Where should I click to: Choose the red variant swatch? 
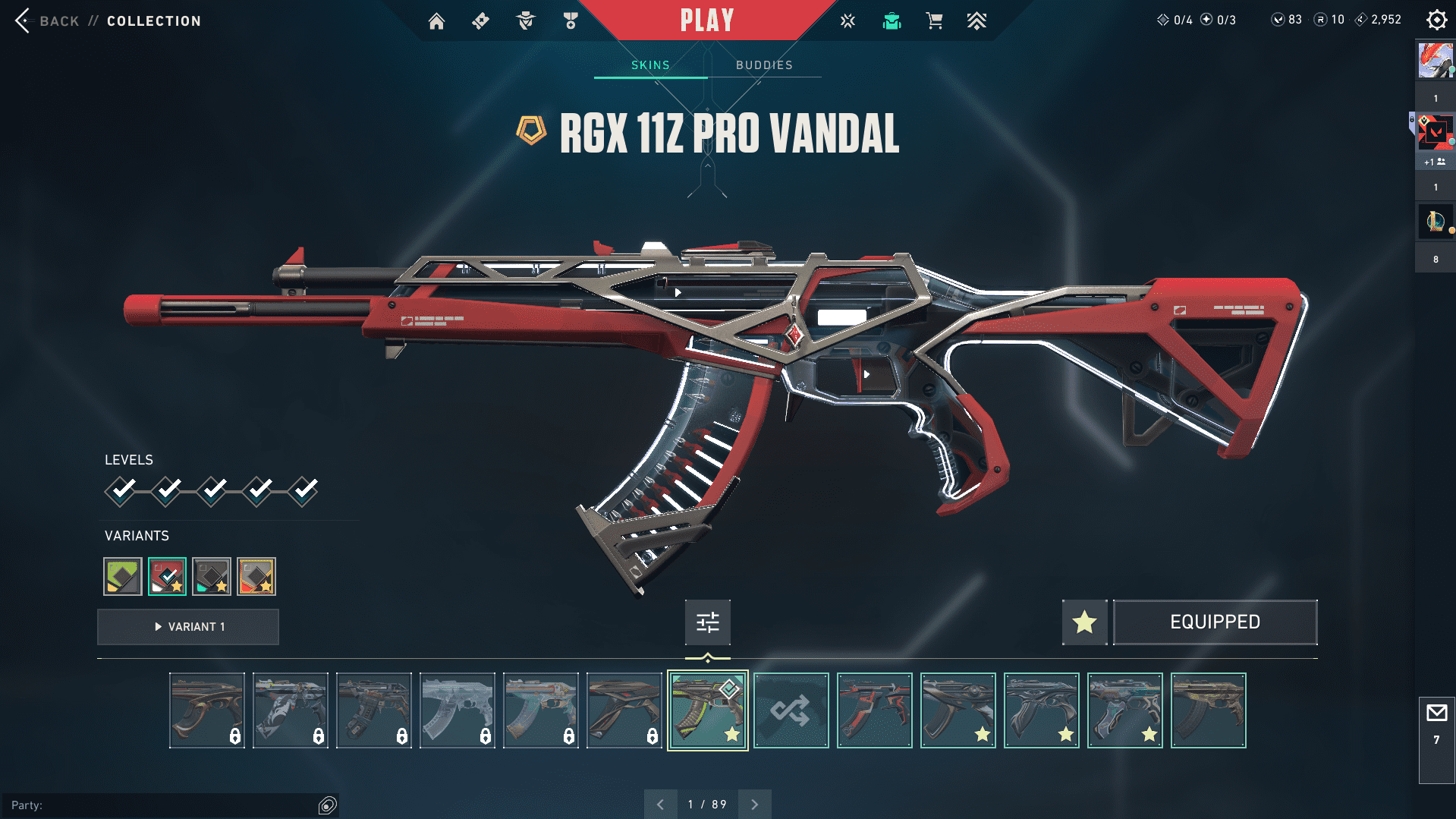[167, 577]
